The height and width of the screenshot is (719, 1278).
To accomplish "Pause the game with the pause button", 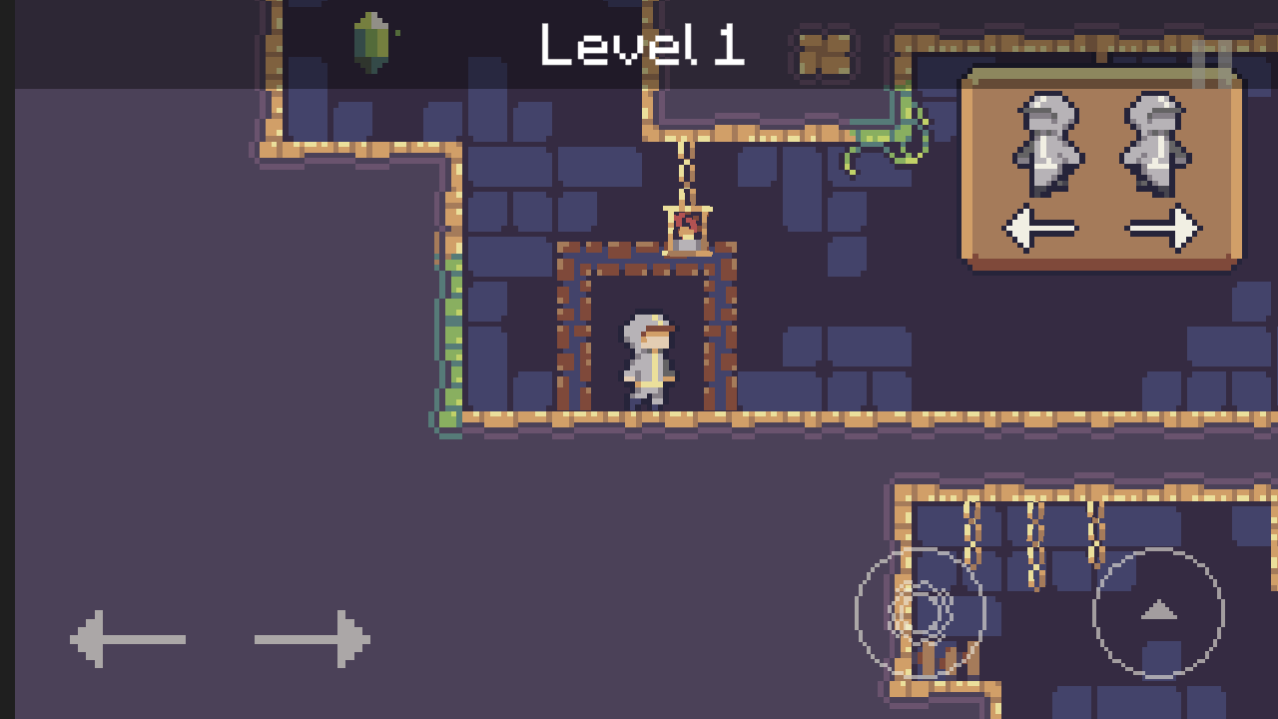I will pyautogui.click(x=1211, y=63).
